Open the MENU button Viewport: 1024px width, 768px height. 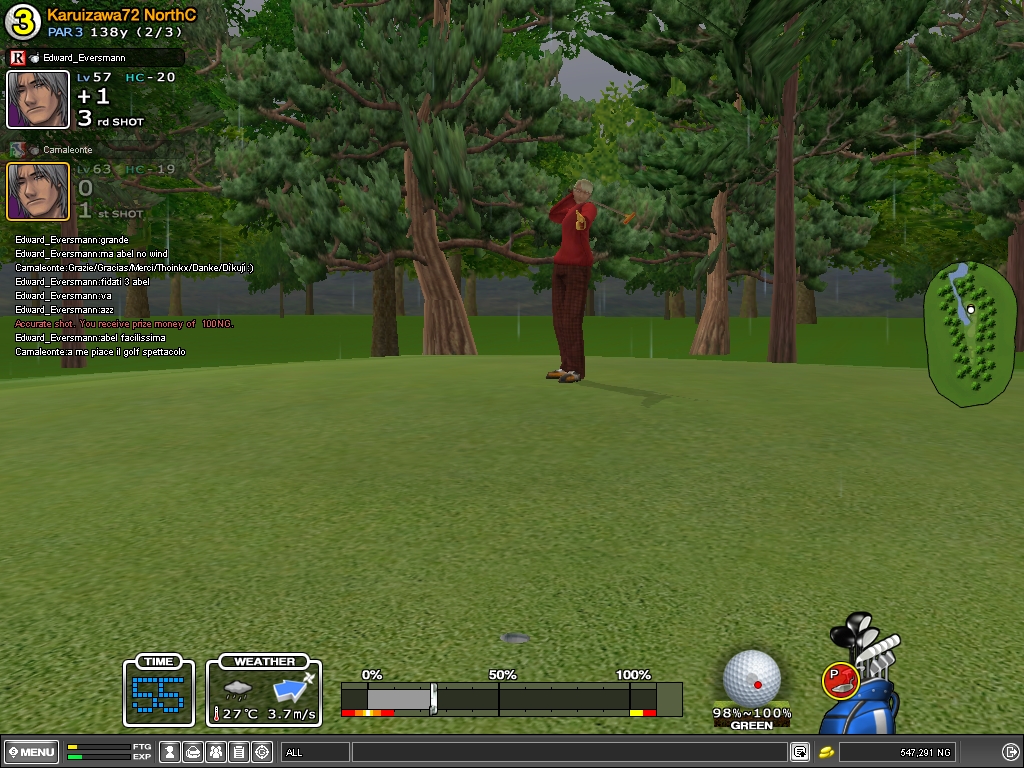(31, 752)
